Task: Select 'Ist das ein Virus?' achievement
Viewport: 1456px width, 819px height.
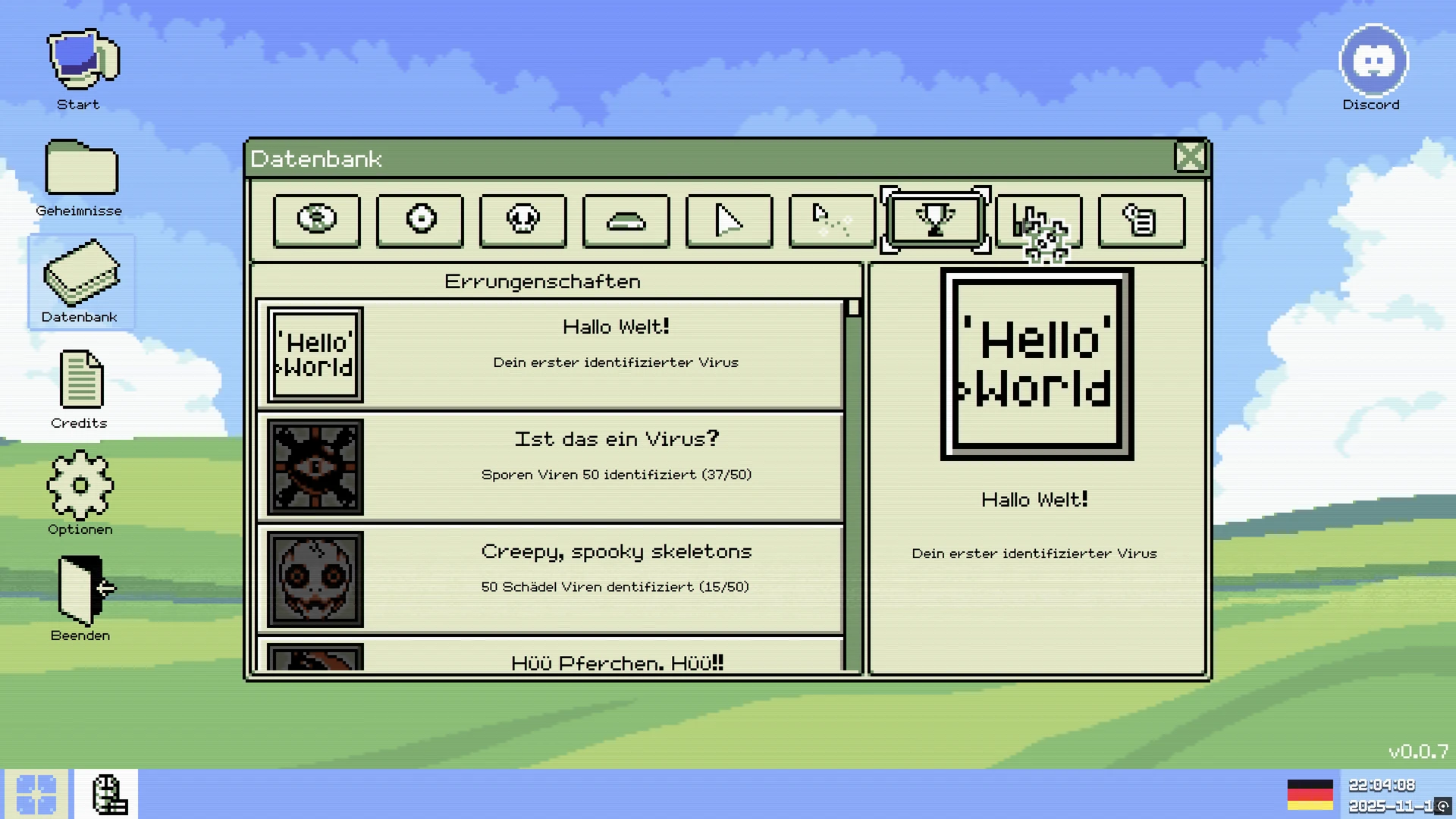Action: 551,466
